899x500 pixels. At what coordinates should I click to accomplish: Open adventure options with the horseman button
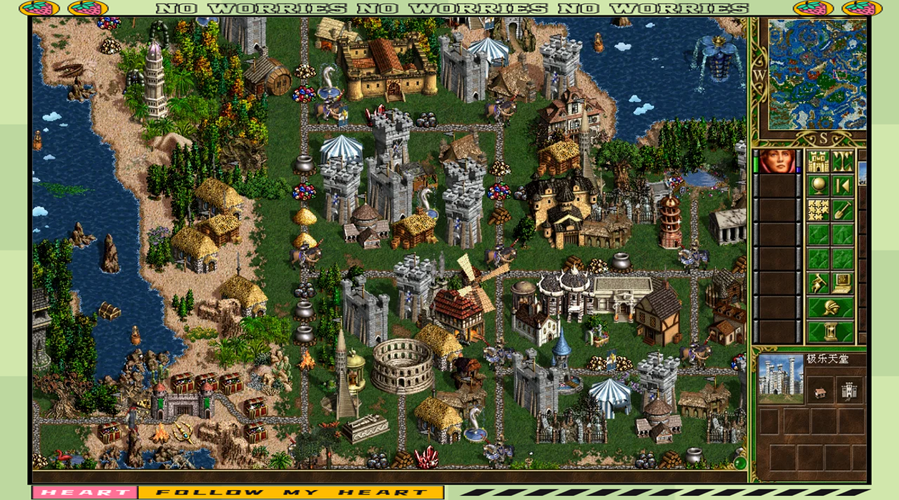819,283
